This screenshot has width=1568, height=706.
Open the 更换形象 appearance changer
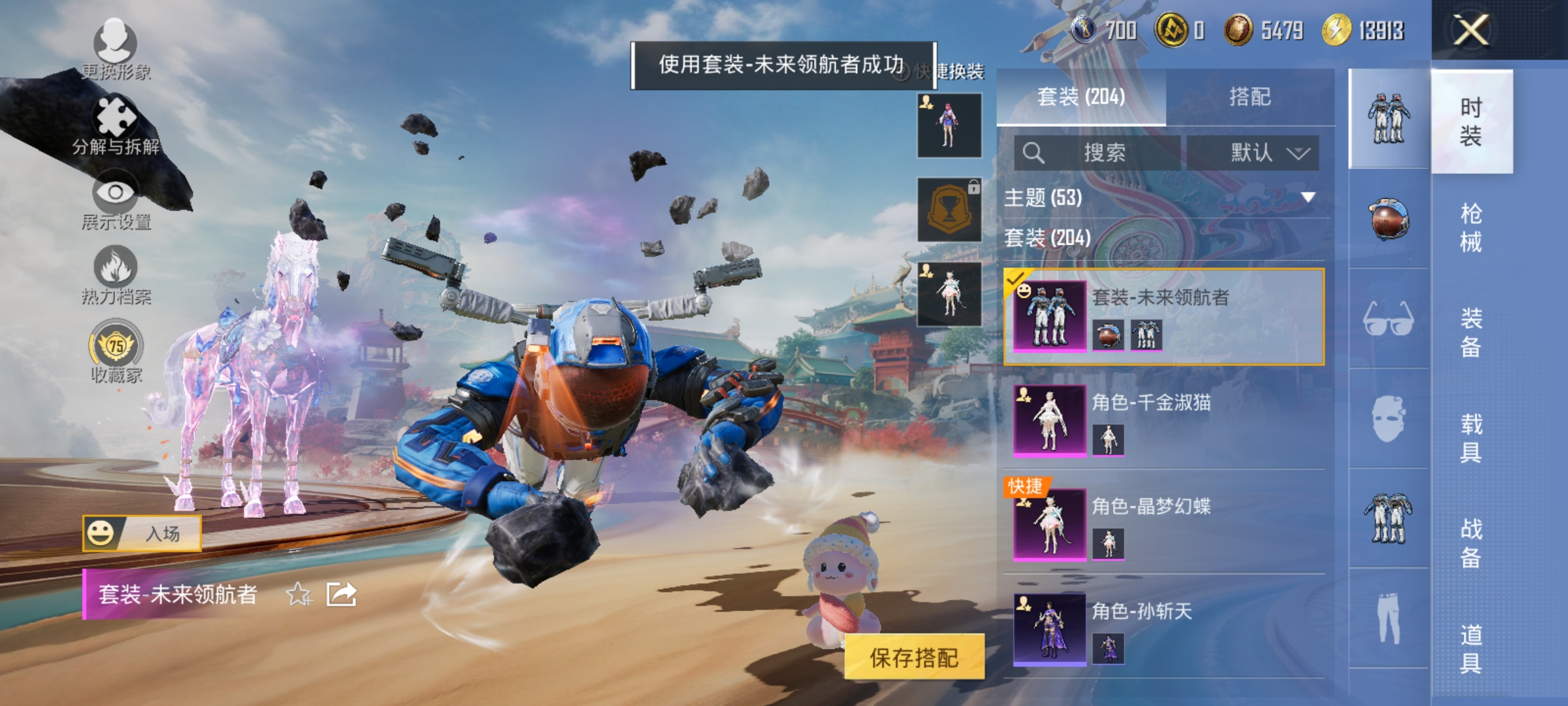coord(114,49)
